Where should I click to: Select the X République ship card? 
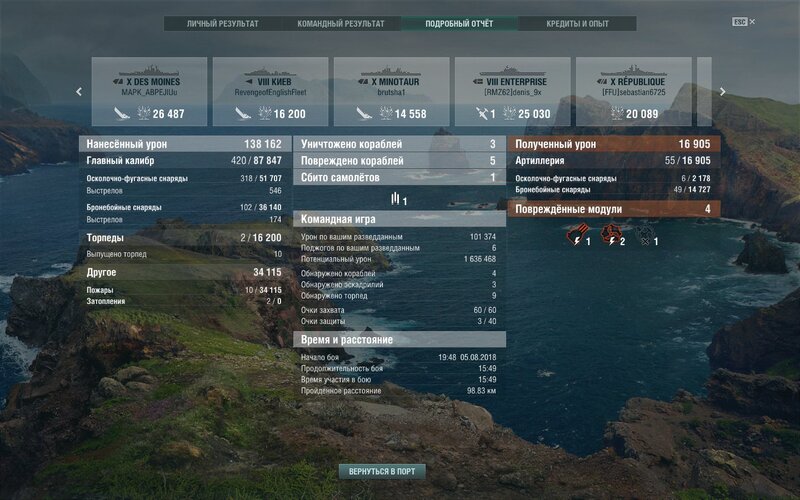point(632,91)
